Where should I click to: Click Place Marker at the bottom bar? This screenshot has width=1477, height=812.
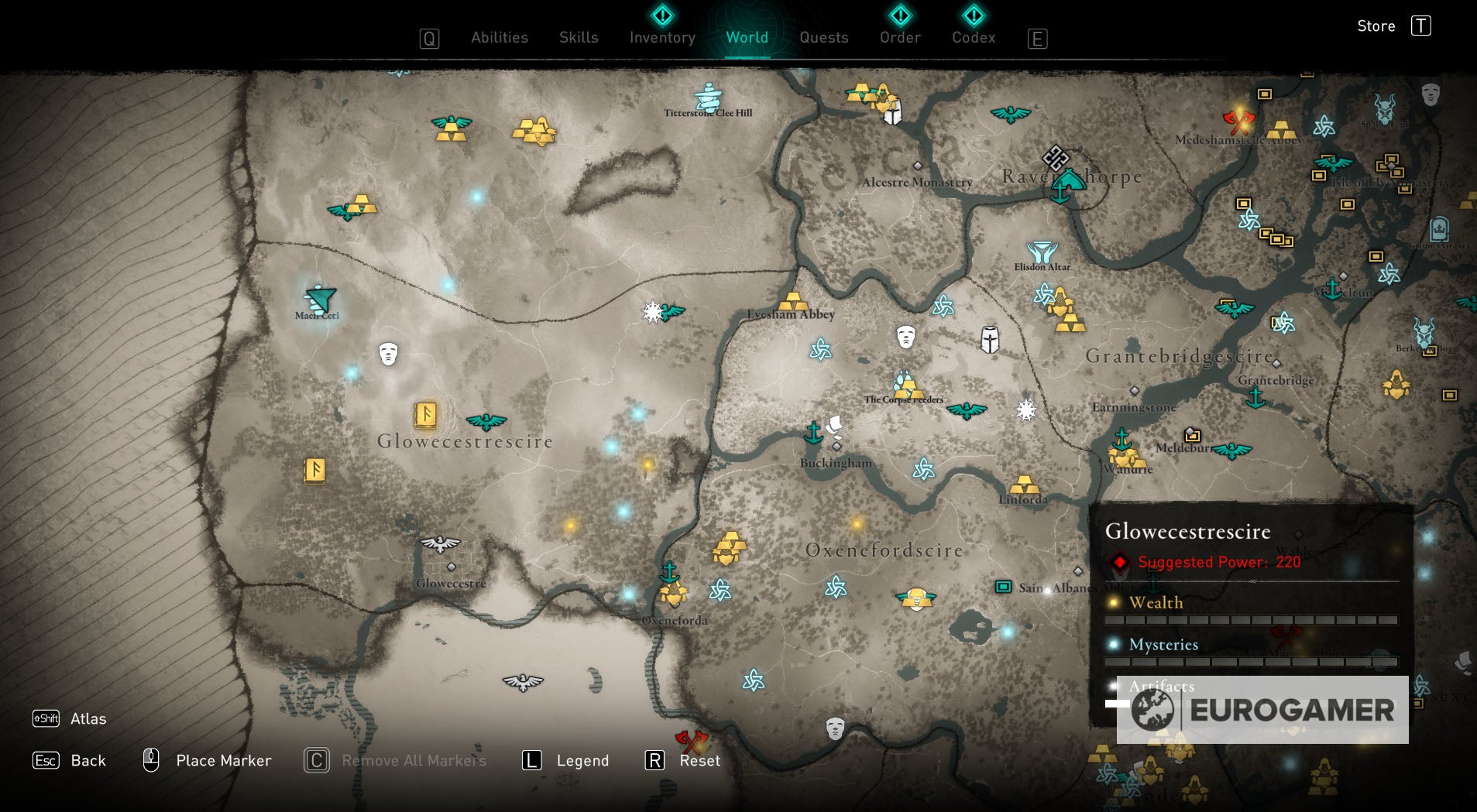pyautogui.click(x=223, y=760)
